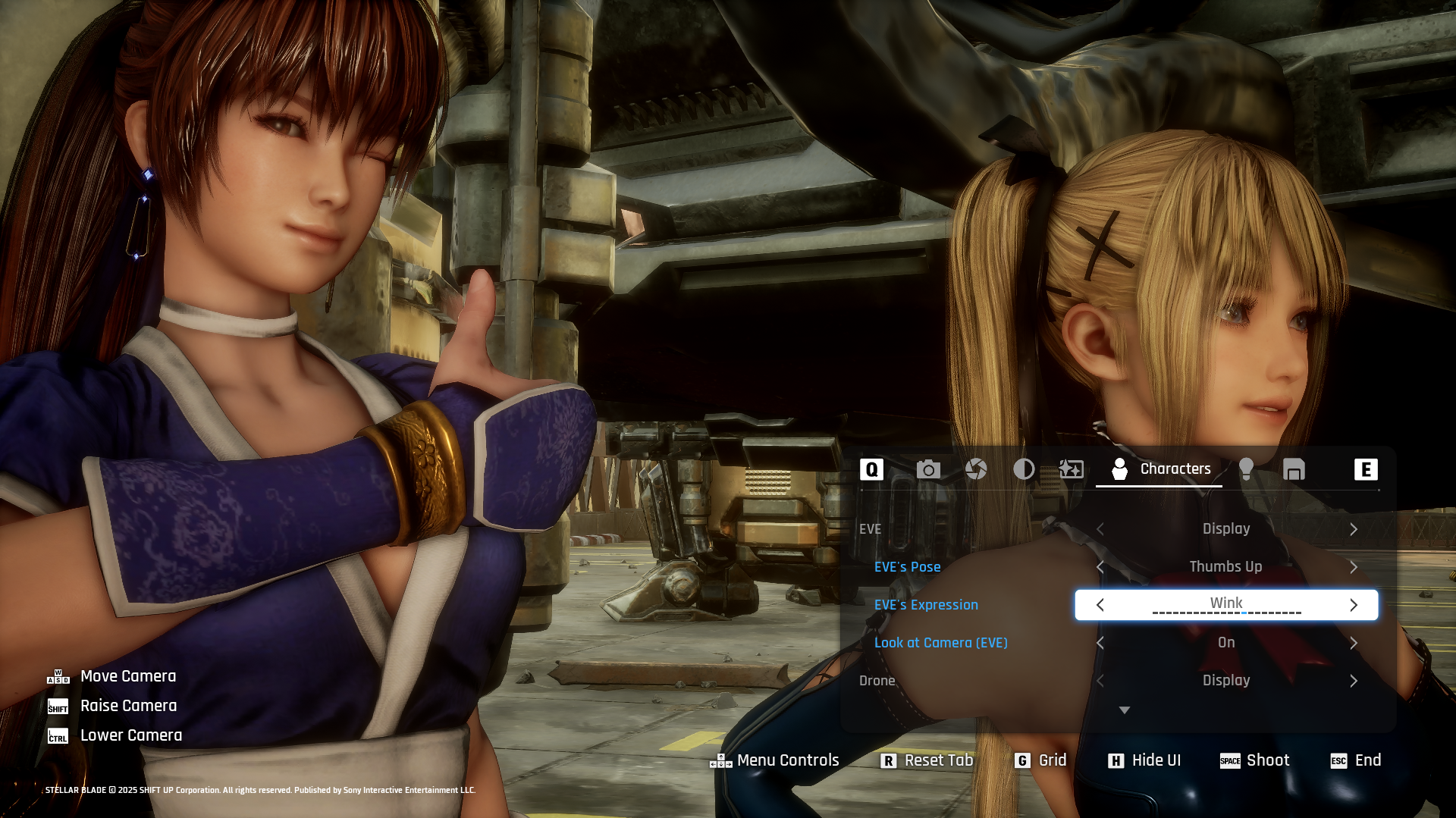Click the down arrow below Drone row
The image size is (1456, 818).
click(1125, 710)
